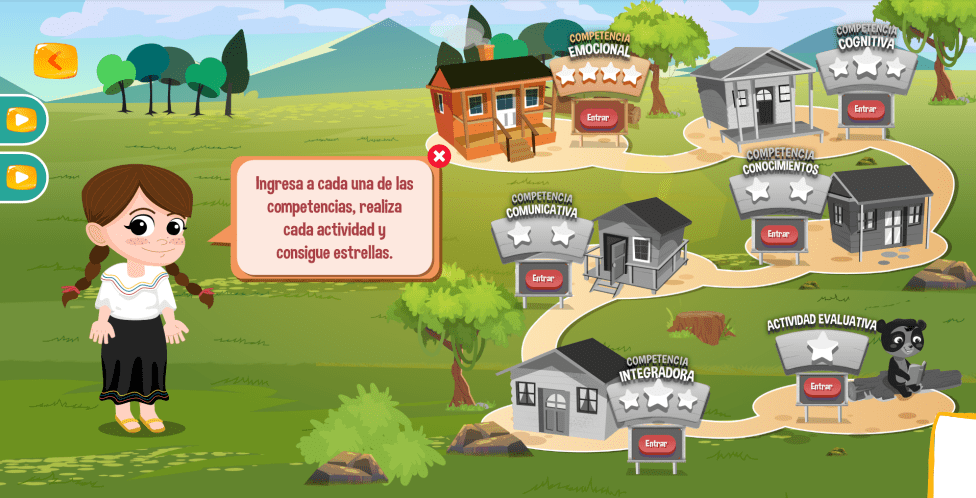The height and width of the screenshot is (498, 976).
Task: Click Entrar under Competencia Cognitiva
Action: click(866, 109)
